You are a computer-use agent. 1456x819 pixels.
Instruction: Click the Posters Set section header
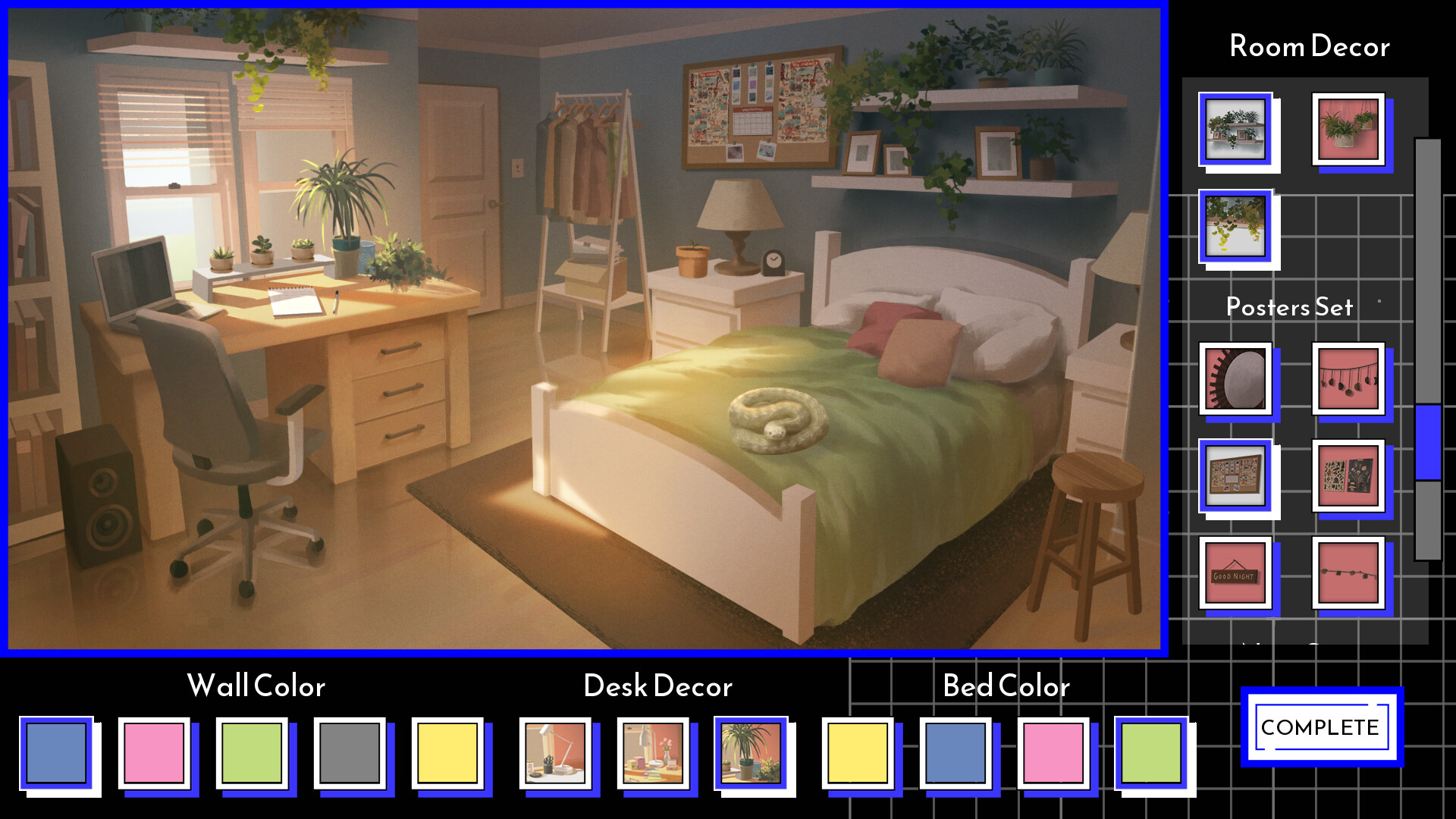[1289, 308]
